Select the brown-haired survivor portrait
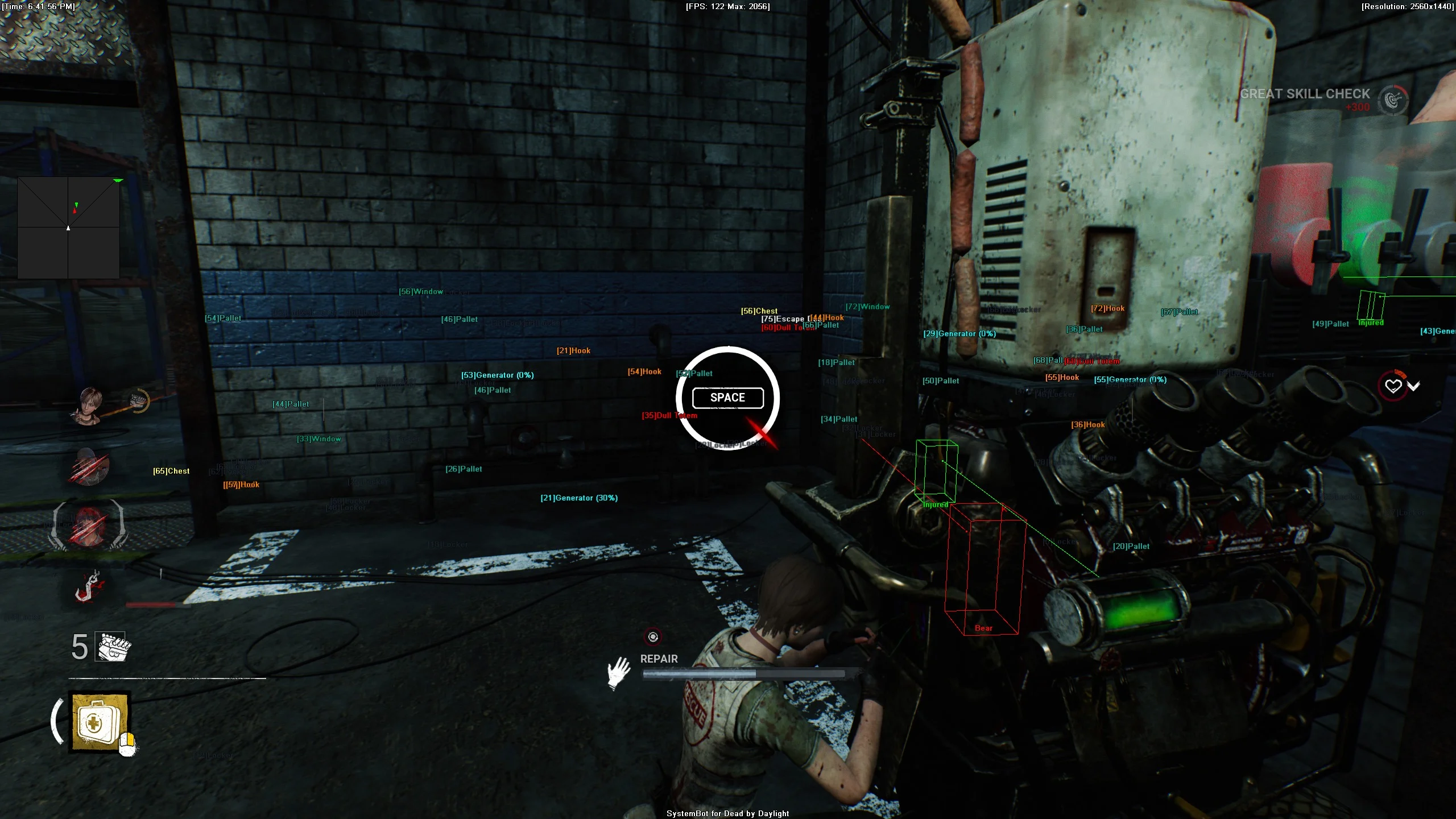The height and width of the screenshot is (819, 1456). (x=90, y=405)
